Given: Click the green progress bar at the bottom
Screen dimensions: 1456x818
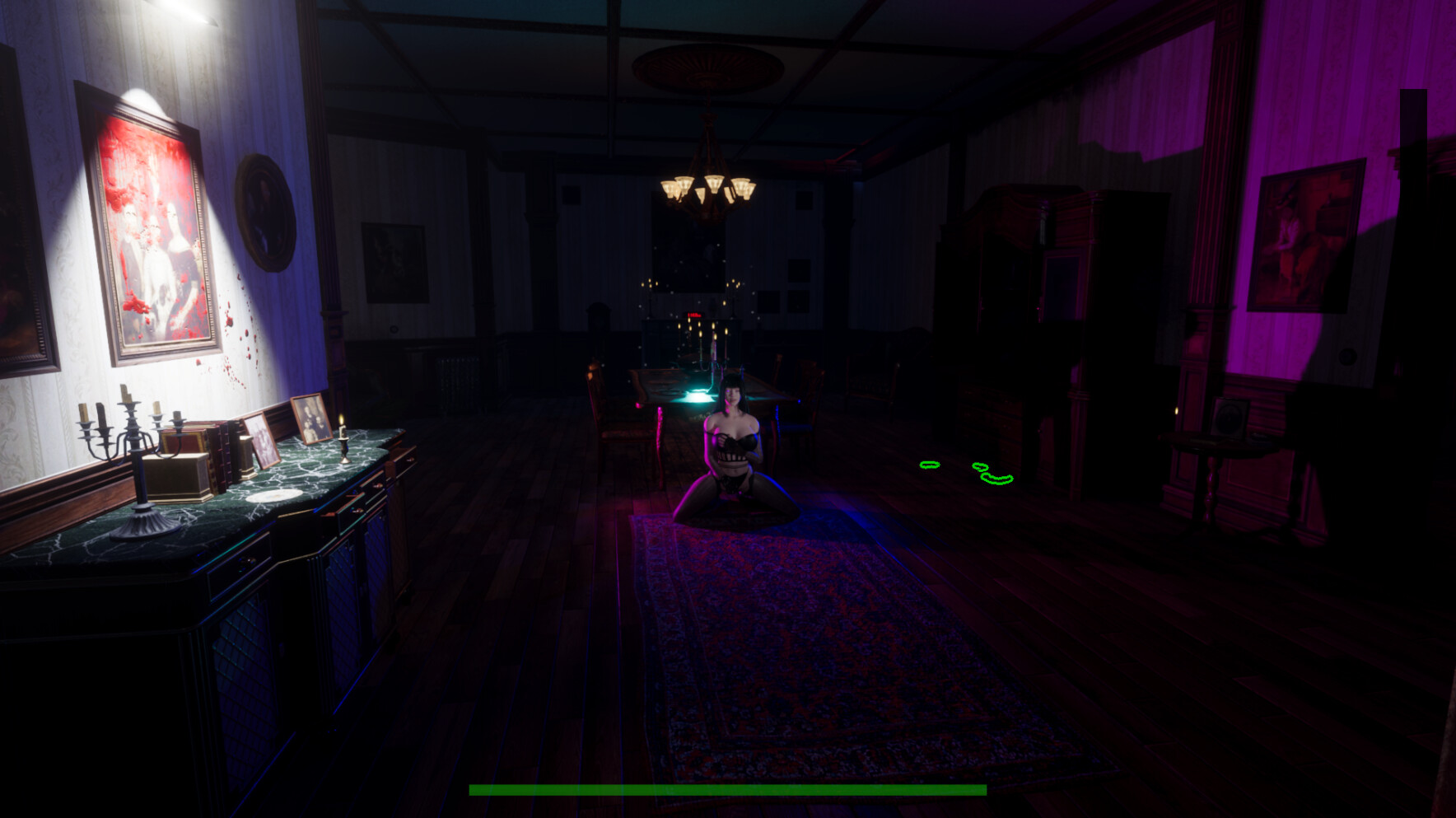Looking at the screenshot, I should pos(728,790).
